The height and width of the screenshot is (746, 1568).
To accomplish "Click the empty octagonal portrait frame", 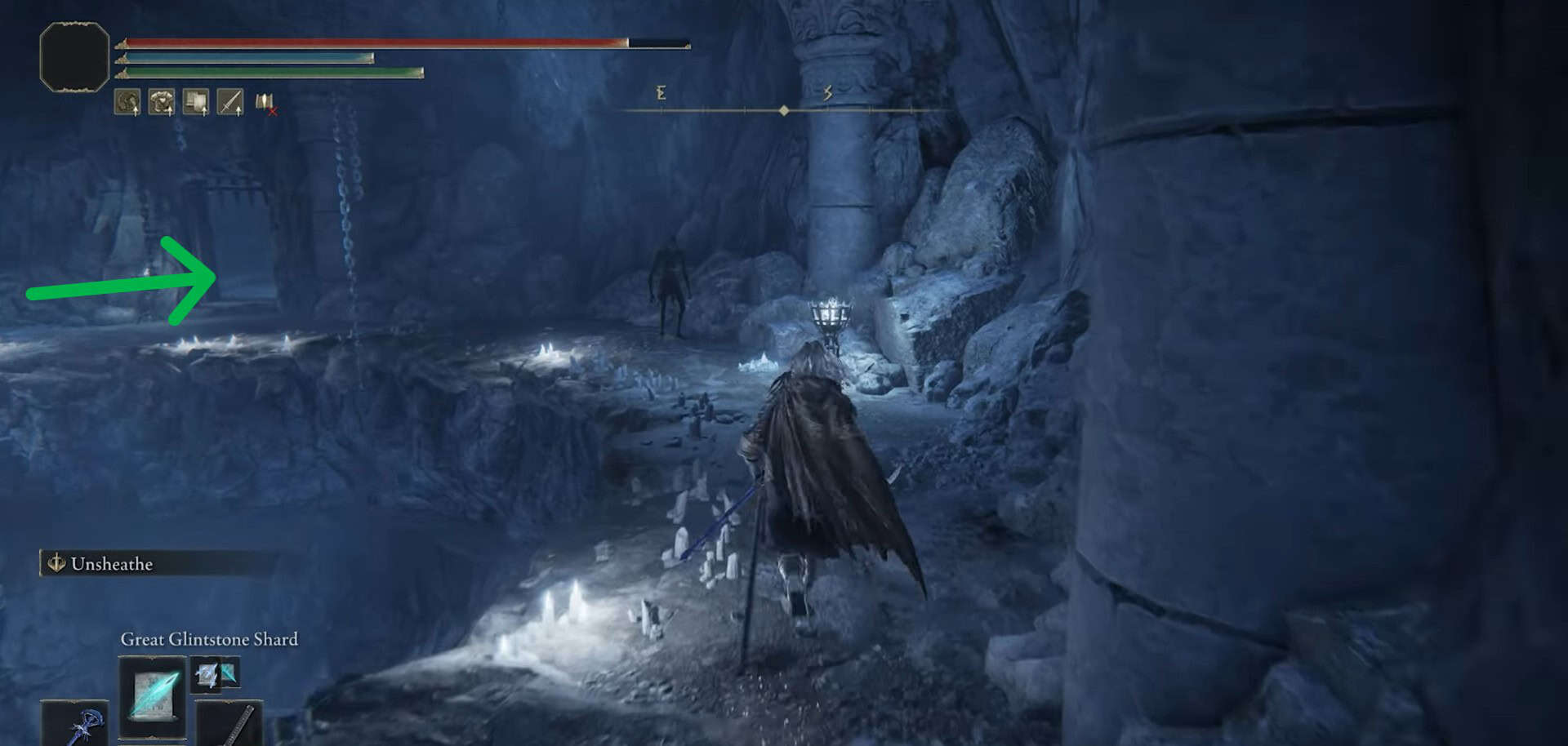I will (x=74, y=56).
